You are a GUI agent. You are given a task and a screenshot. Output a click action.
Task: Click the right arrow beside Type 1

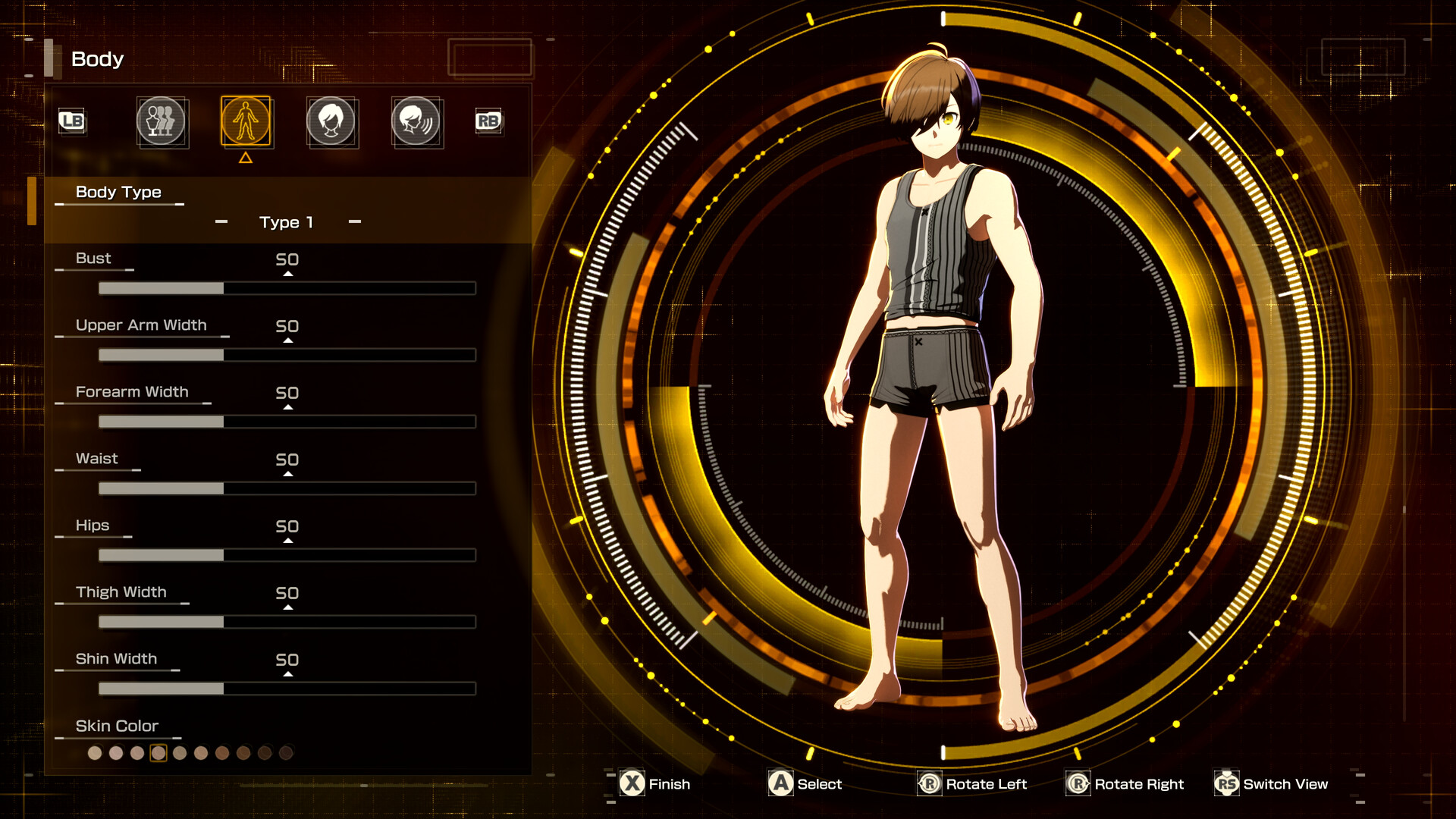tap(353, 221)
